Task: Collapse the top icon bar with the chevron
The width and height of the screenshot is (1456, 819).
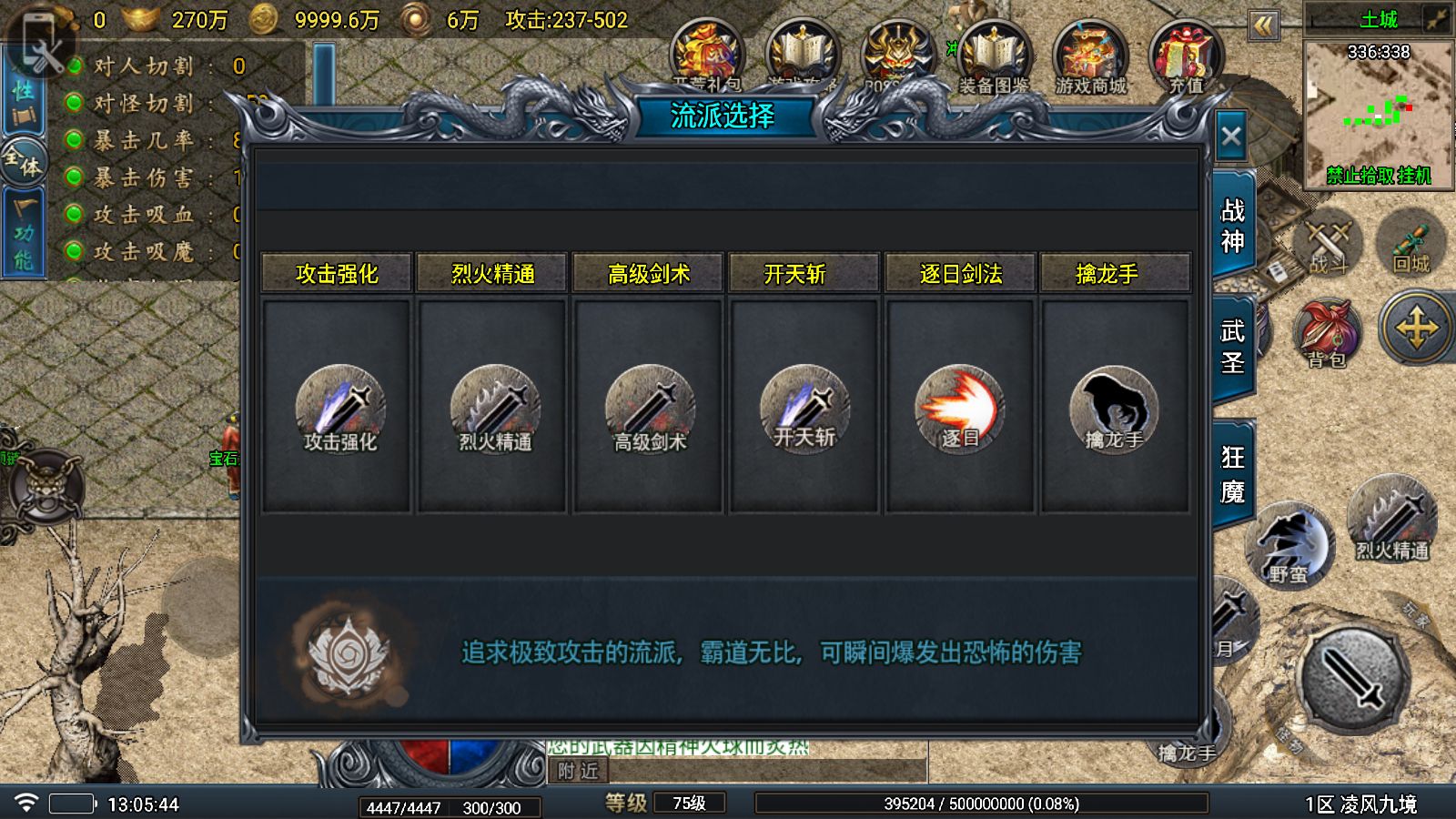Action: point(1263,27)
